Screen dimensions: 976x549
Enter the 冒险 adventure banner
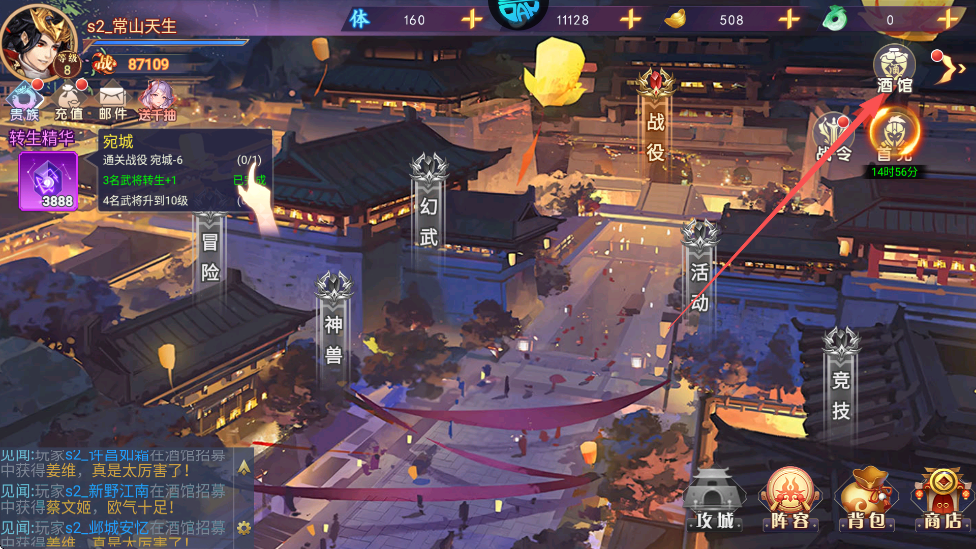pos(210,250)
